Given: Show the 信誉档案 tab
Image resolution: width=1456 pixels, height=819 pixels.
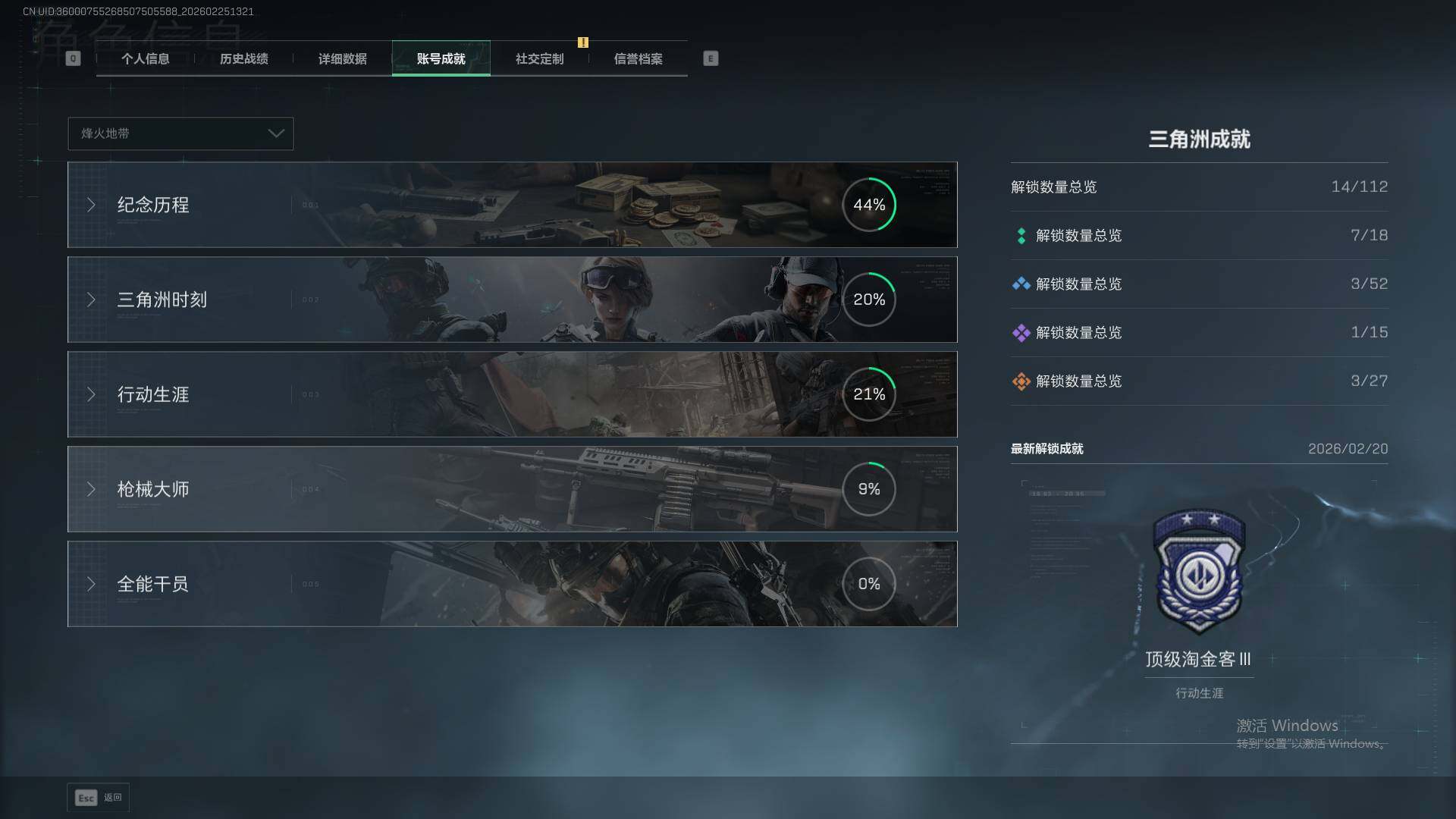Looking at the screenshot, I should coord(638,59).
